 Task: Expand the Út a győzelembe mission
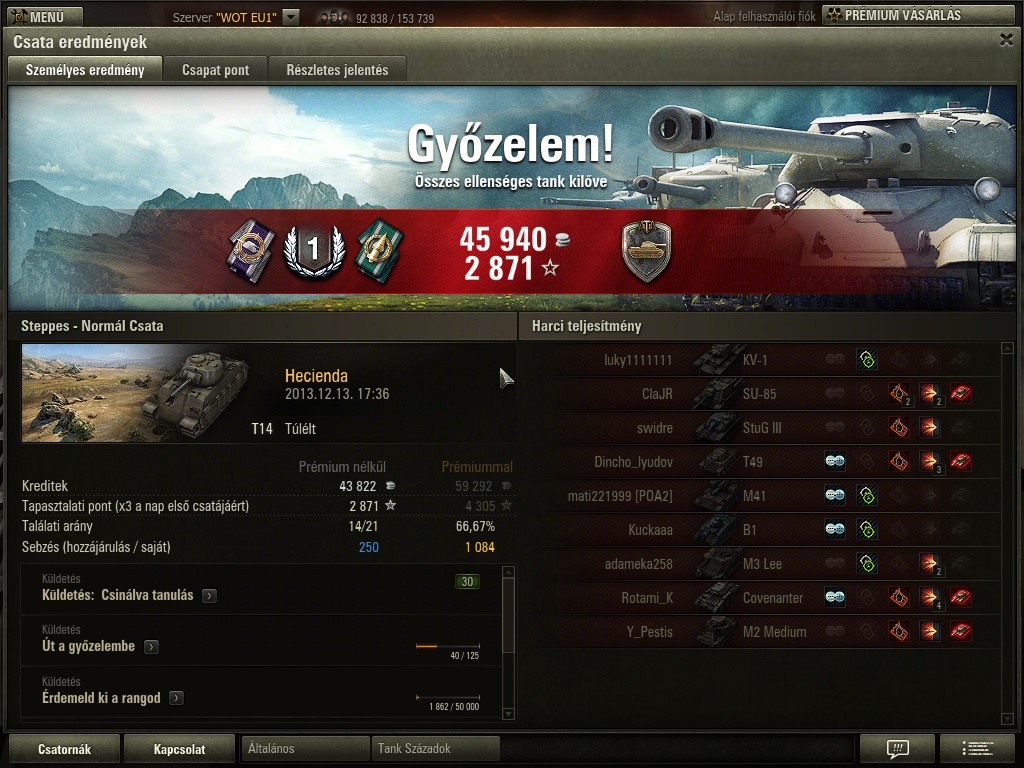tap(151, 647)
